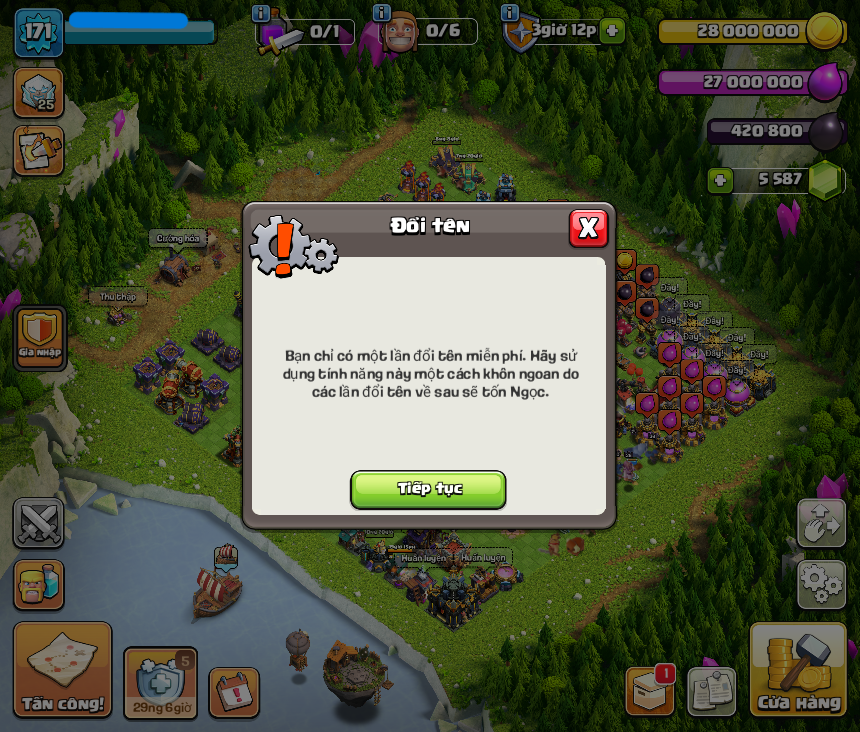Open the layout editor hand button

click(x=821, y=523)
